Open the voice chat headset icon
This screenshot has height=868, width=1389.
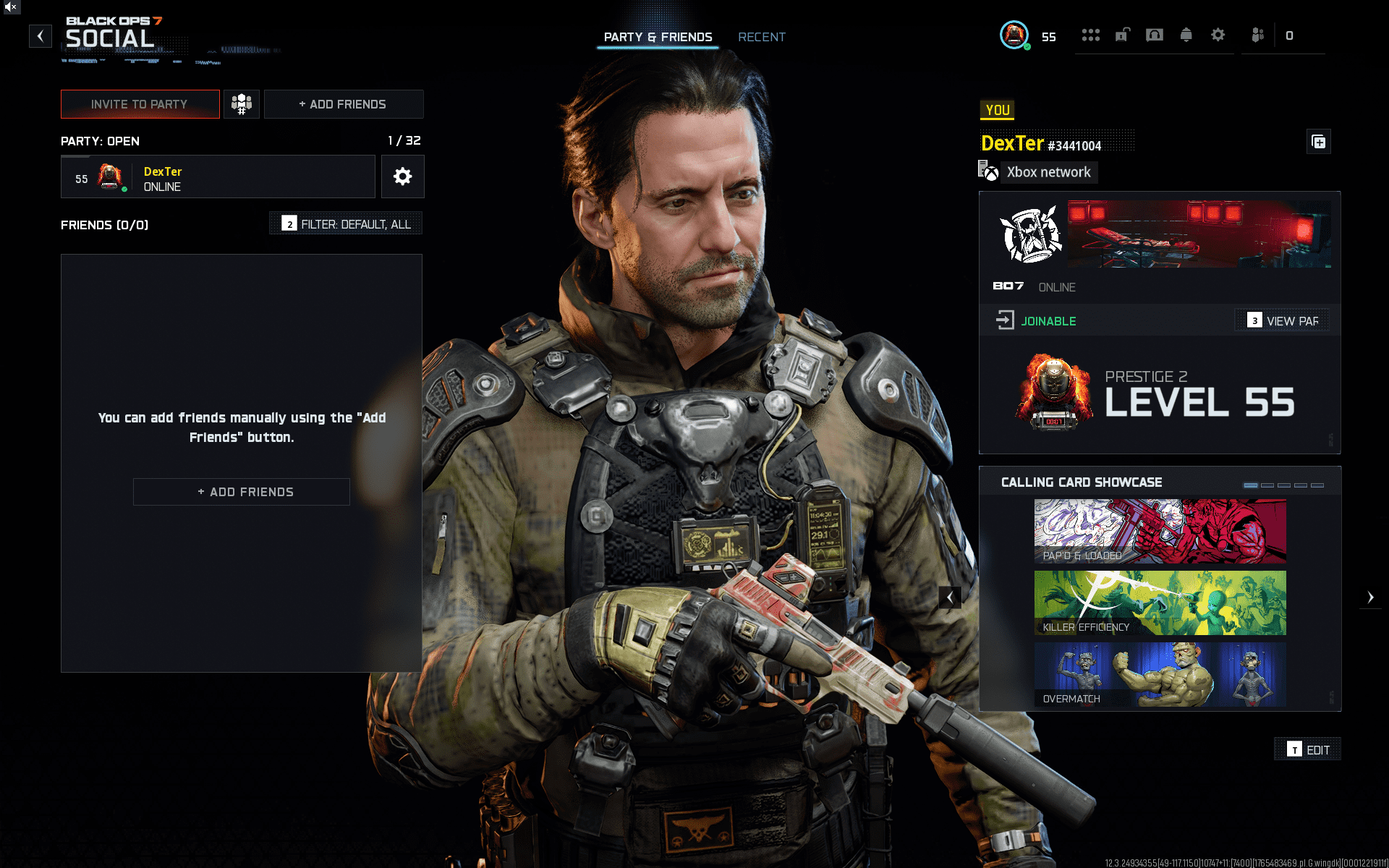pos(1155,35)
